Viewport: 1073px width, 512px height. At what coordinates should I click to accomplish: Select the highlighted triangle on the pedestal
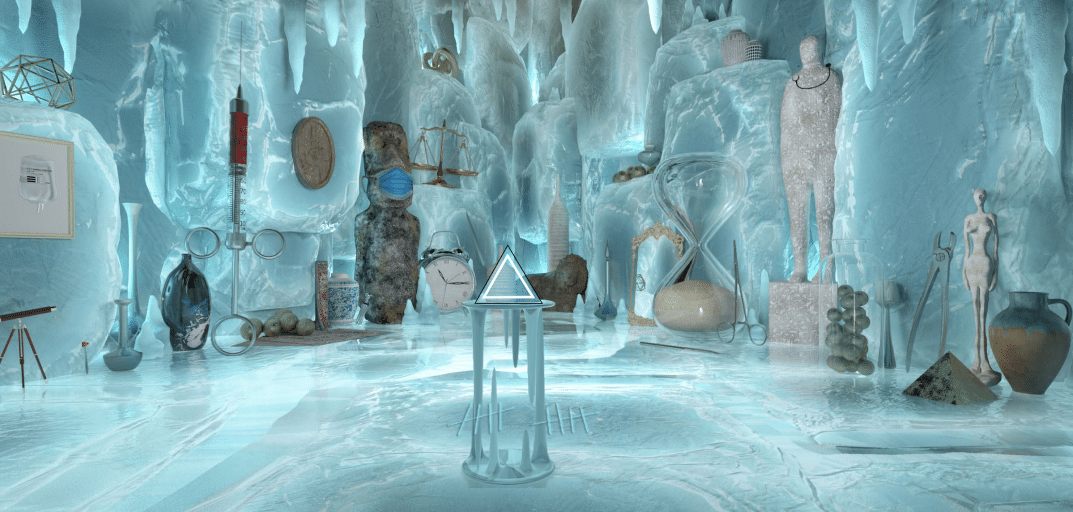(507, 280)
